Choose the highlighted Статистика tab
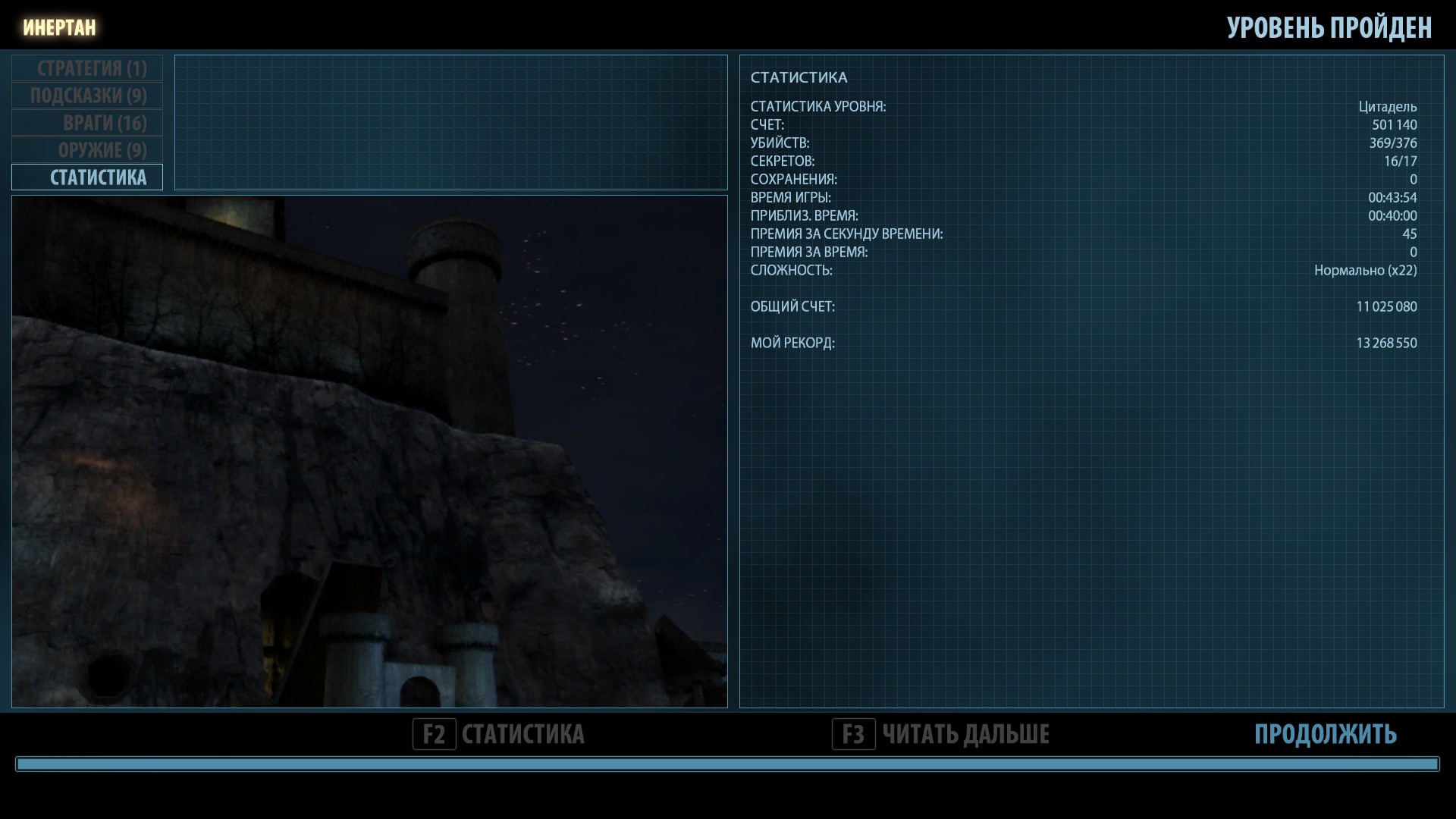 pyautogui.click(x=87, y=177)
